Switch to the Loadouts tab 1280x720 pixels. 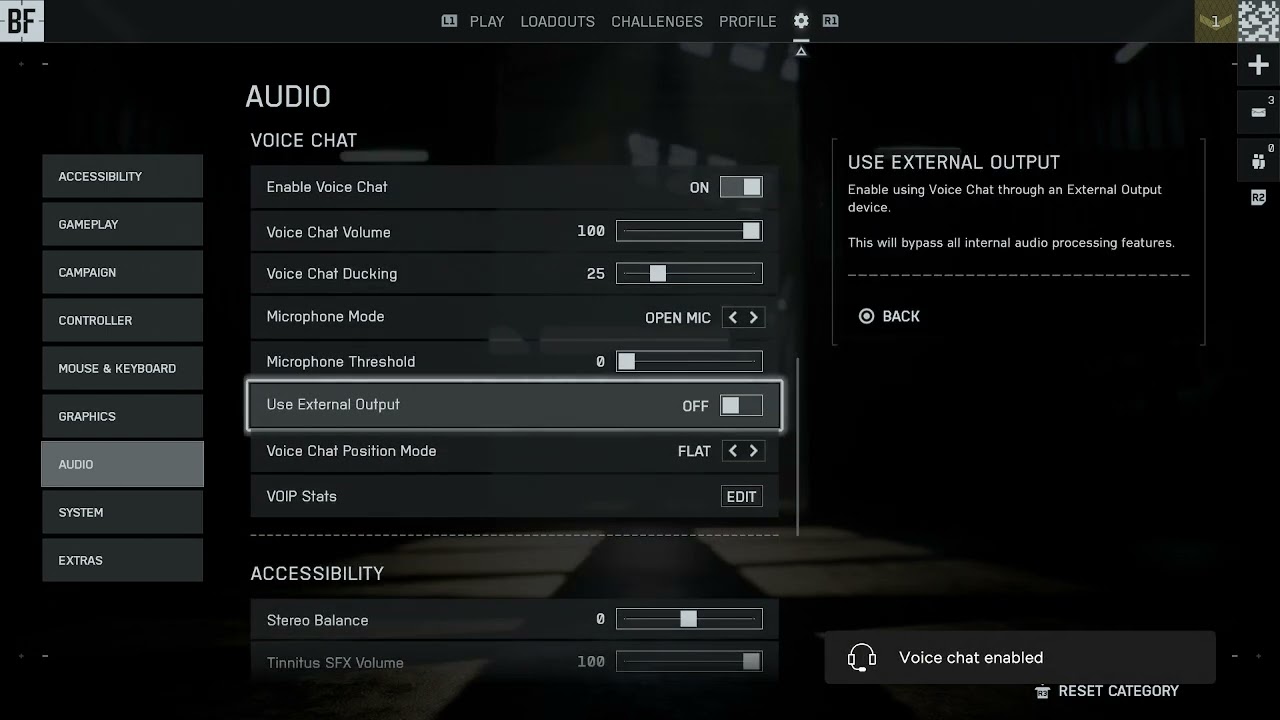coord(557,21)
